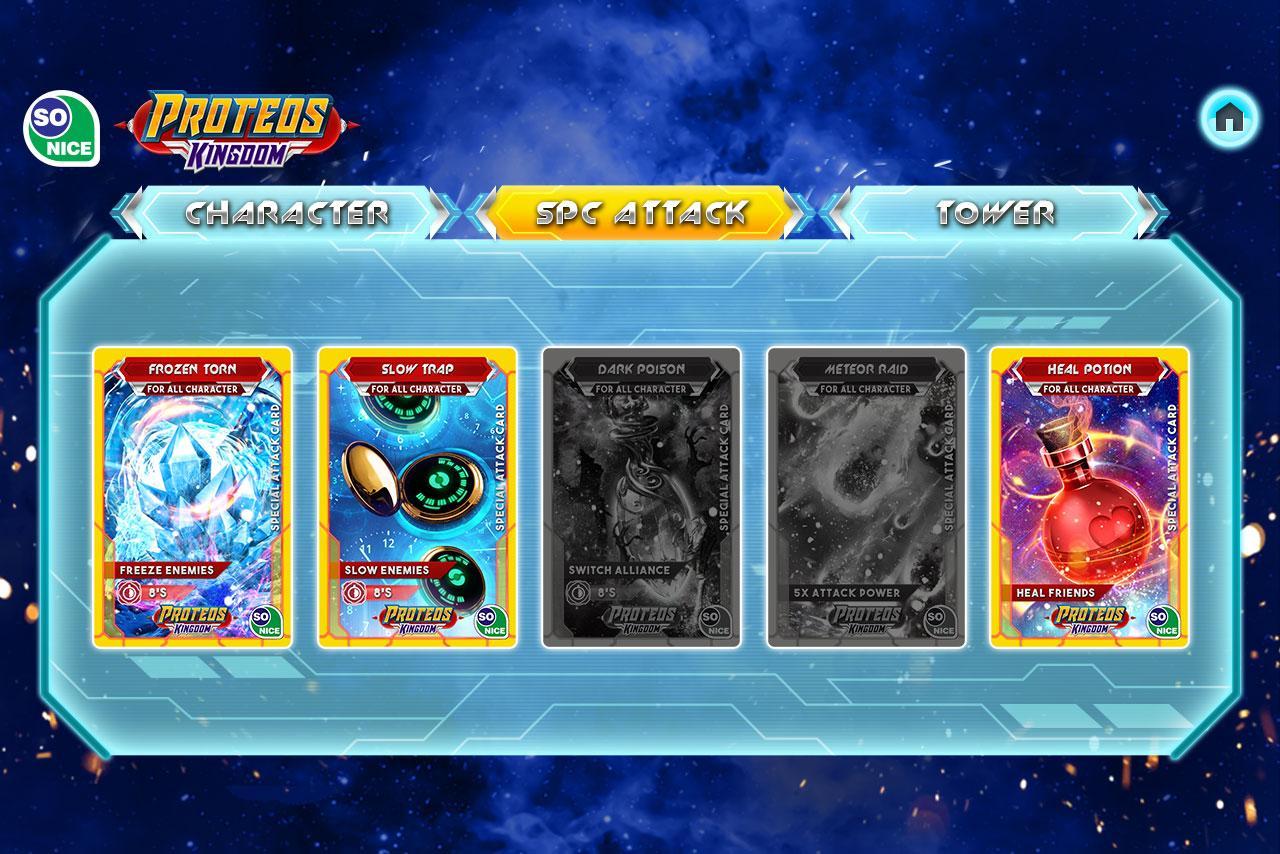1280x854 pixels.
Task: Pick the locked Dark Poison card
Action: click(x=642, y=497)
